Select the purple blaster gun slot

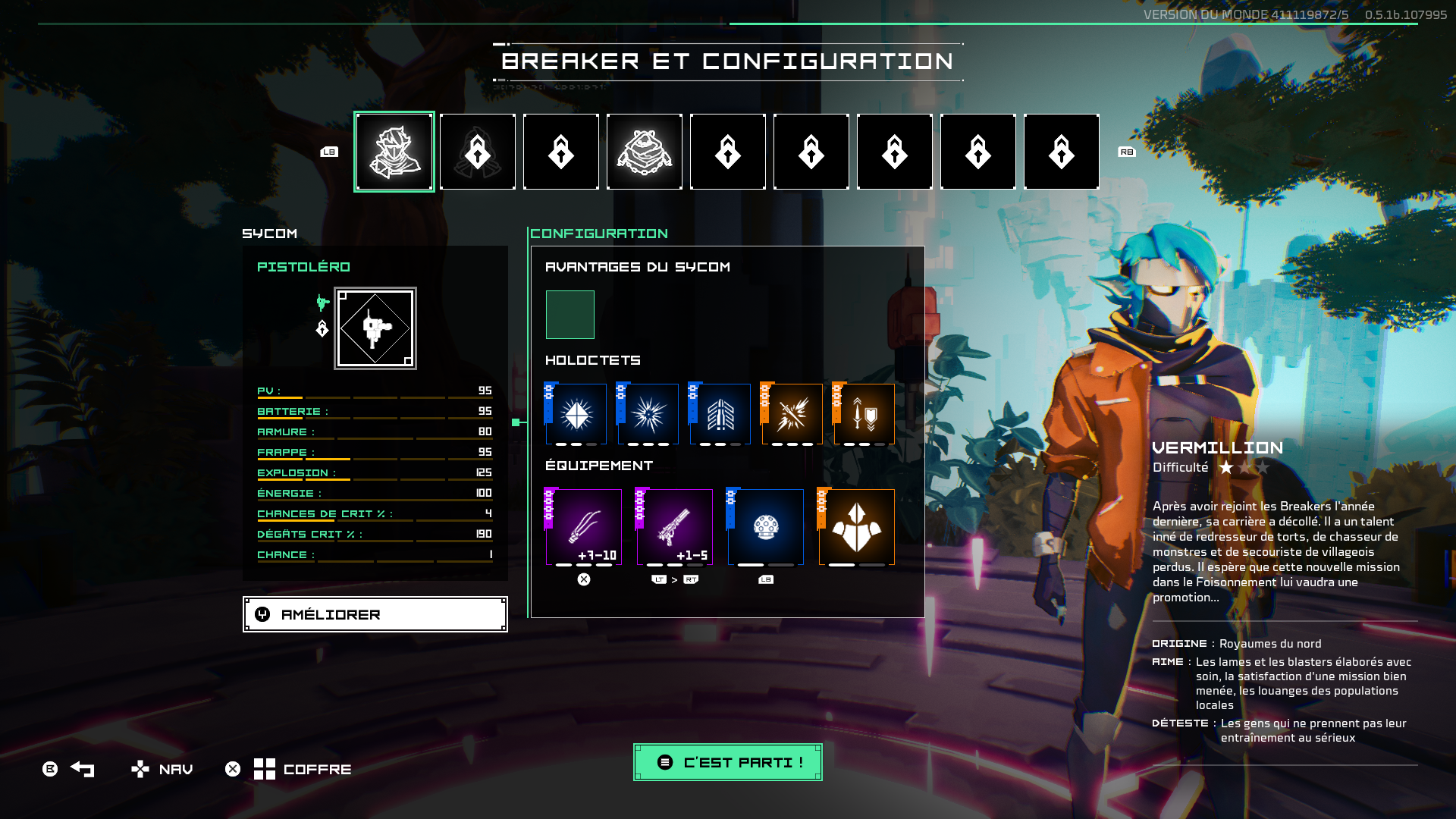pyautogui.click(x=675, y=527)
